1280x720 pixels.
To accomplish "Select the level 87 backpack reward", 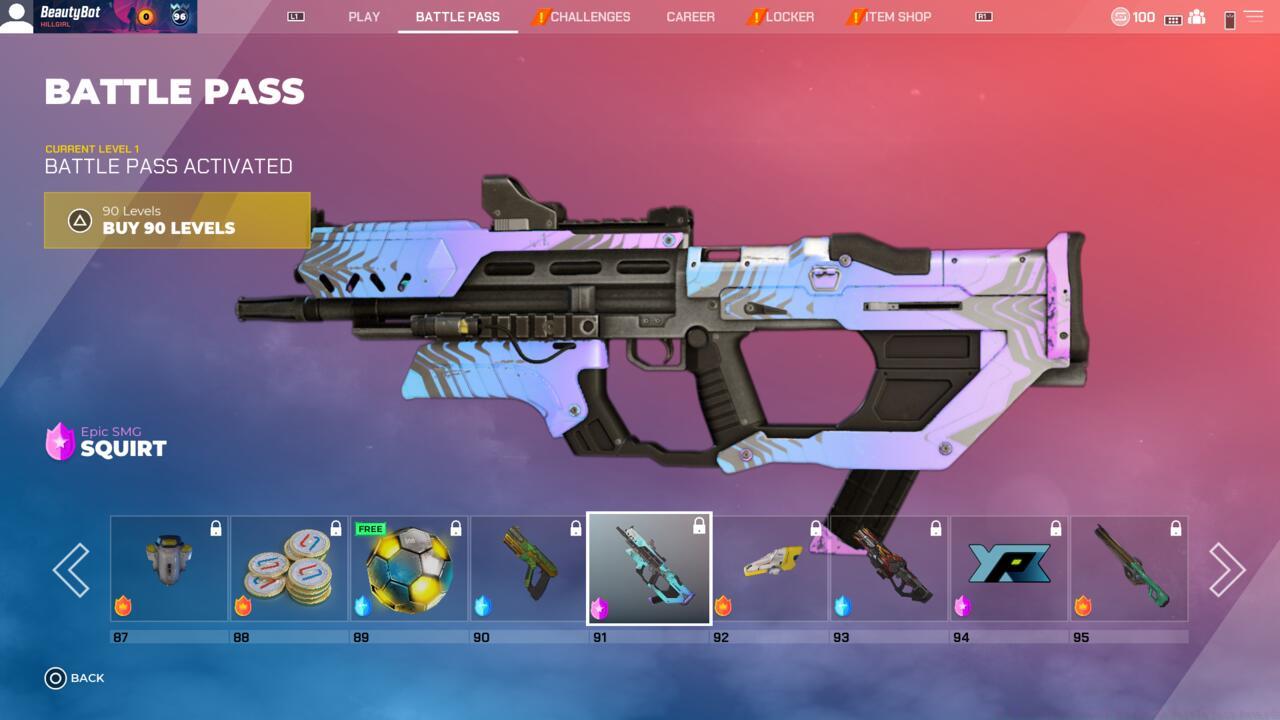I will click(x=169, y=569).
